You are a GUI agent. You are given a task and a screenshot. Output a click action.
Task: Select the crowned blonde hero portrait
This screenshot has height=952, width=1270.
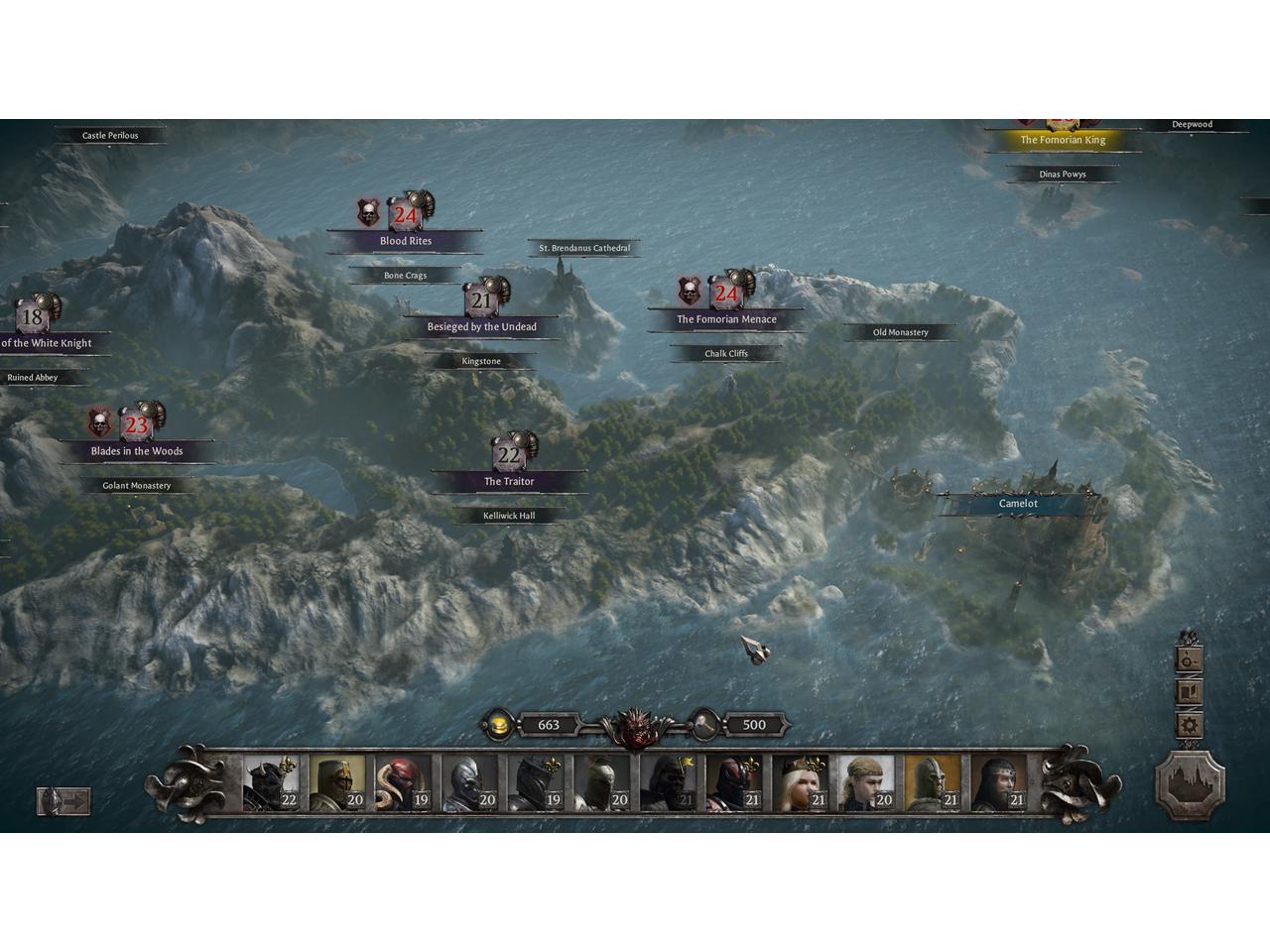(800, 783)
